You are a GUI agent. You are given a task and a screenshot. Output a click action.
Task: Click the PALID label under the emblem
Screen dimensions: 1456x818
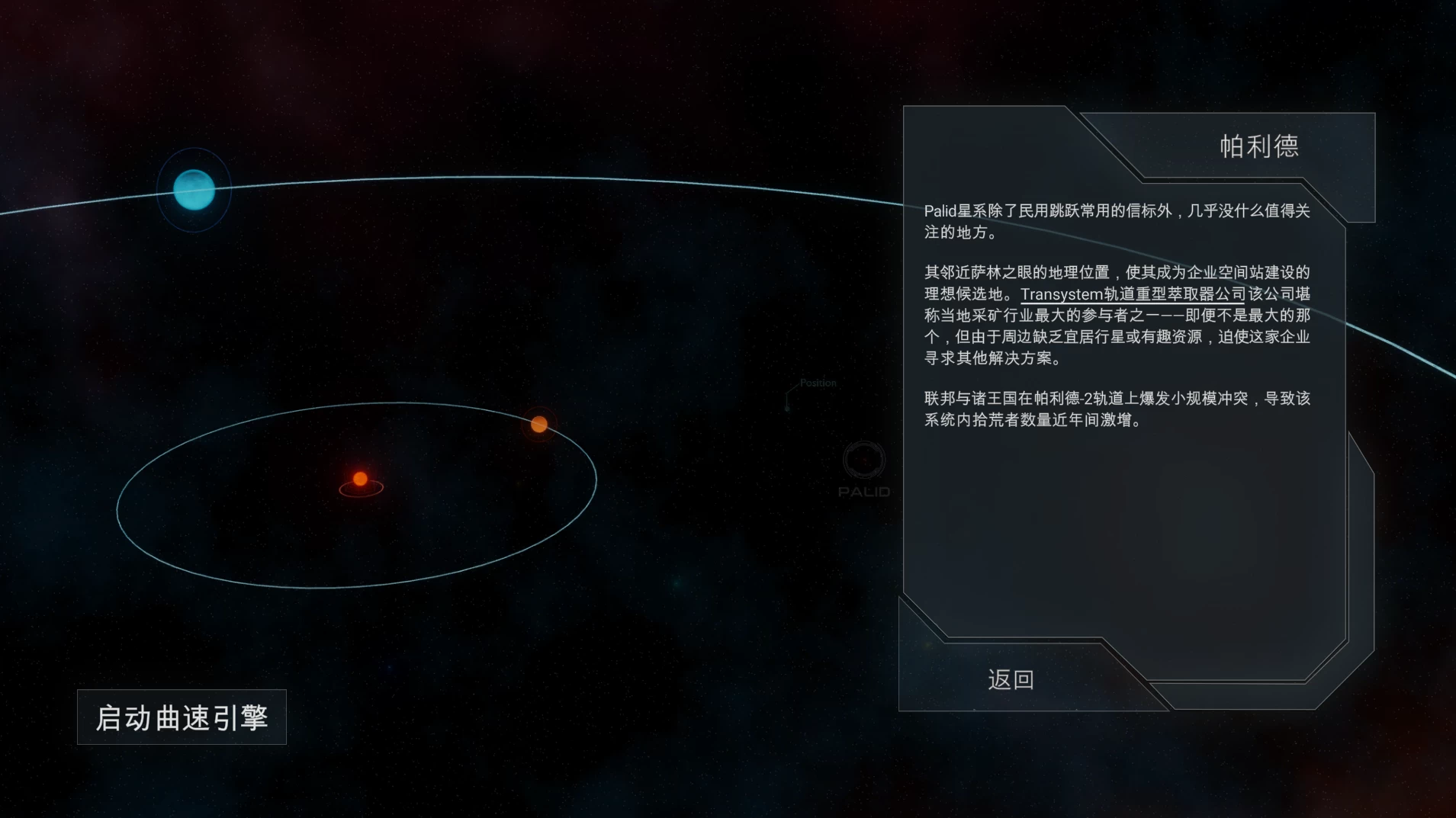[863, 492]
